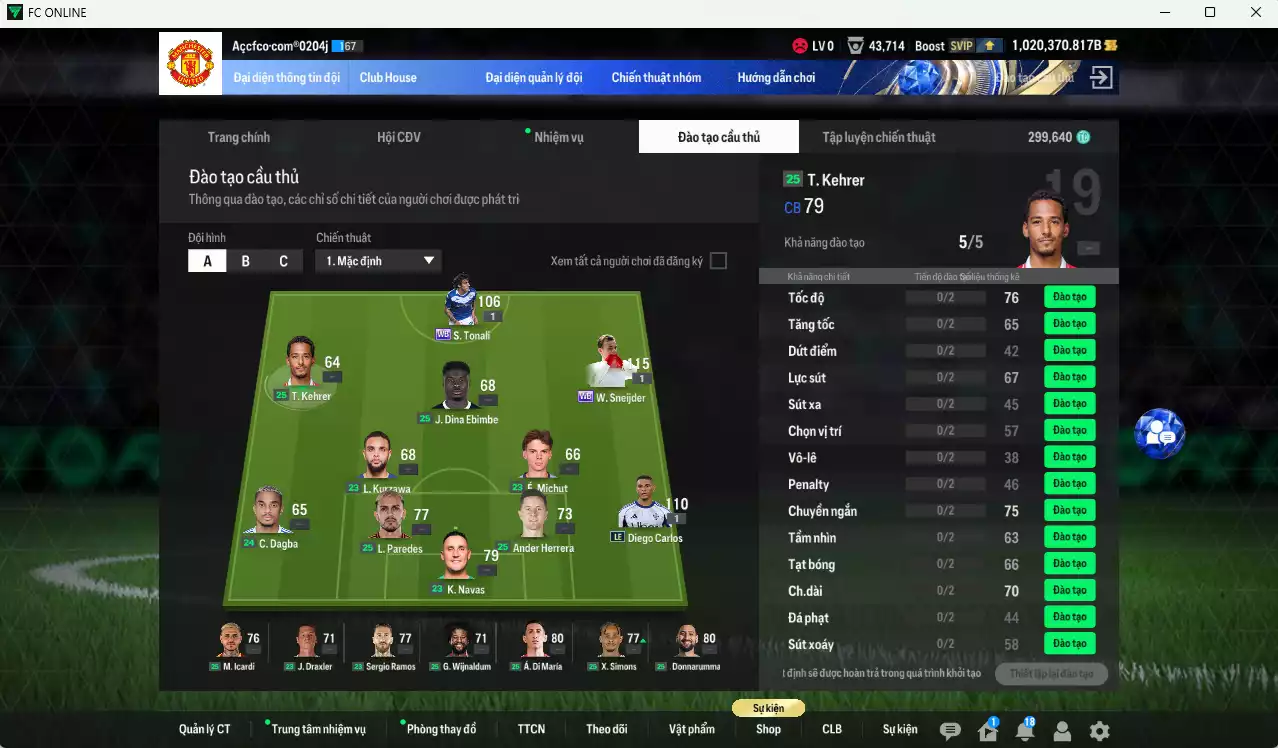Open the Hội CĐV tab

[x=398, y=137]
